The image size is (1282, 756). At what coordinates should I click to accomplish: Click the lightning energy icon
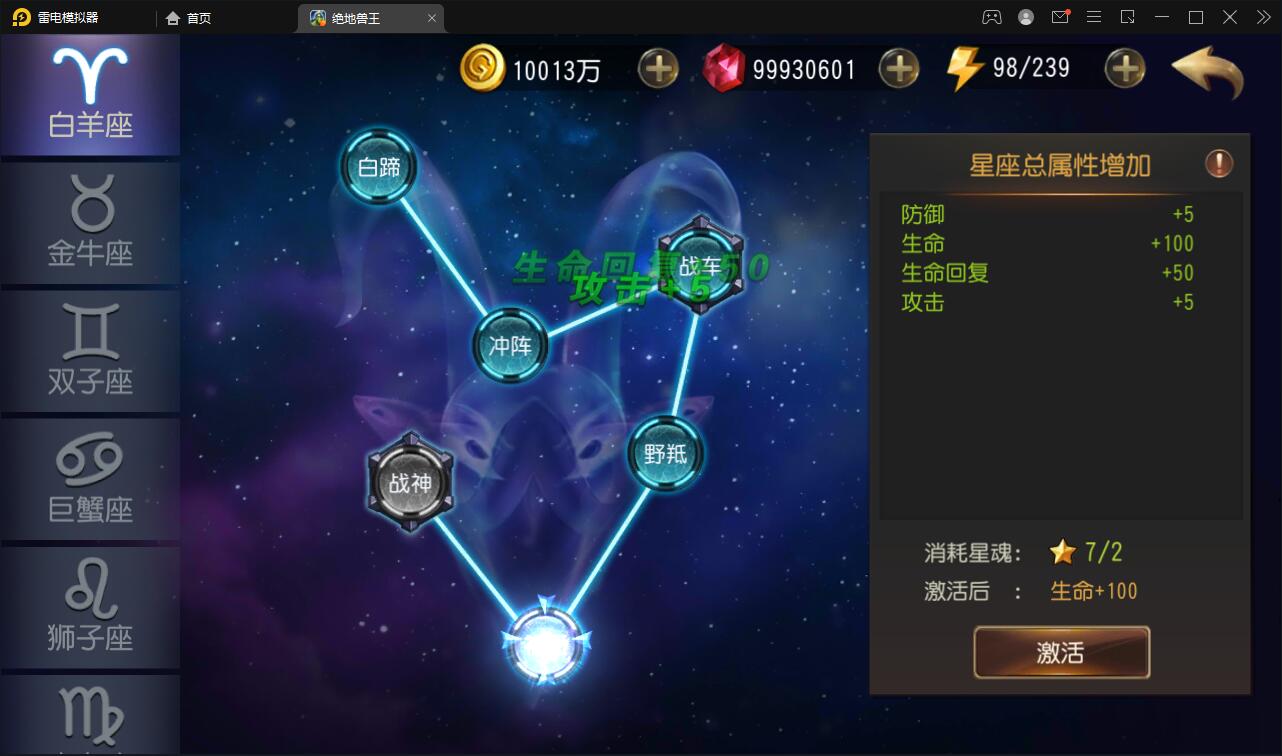[x=963, y=68]
